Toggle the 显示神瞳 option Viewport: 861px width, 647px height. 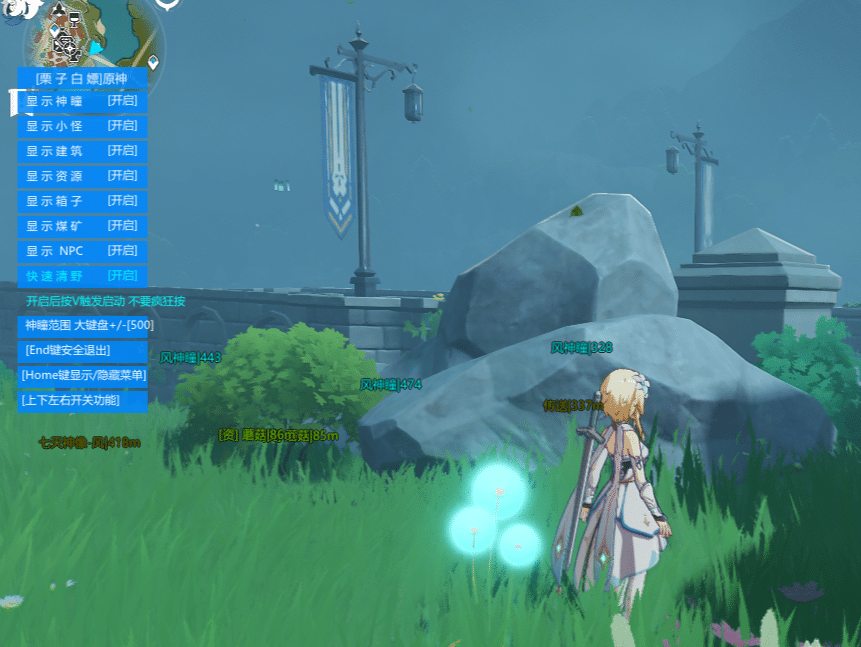coord(82,101)
